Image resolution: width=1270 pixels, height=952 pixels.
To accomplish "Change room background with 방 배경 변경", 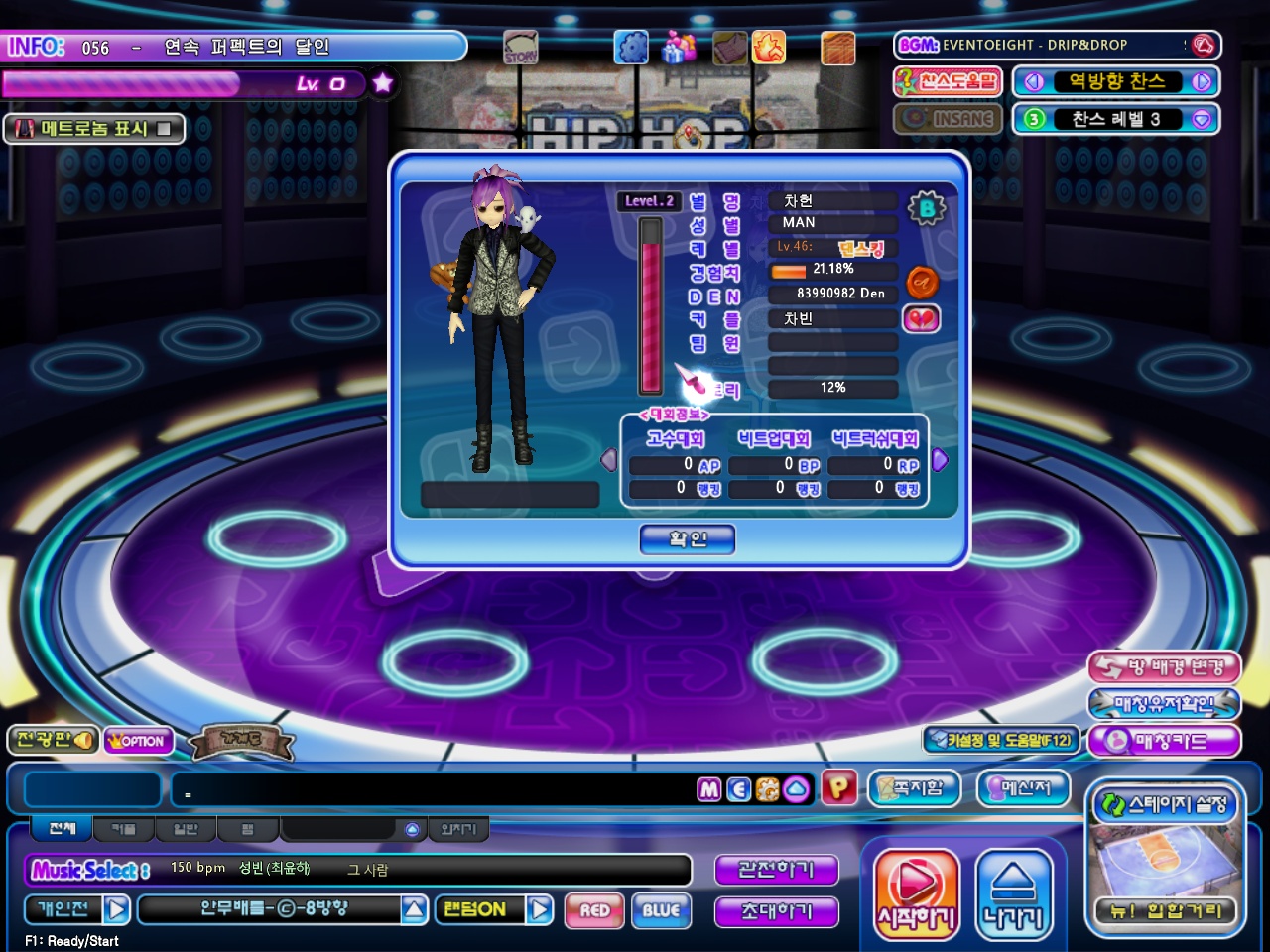I will [x=1165, y=667].
